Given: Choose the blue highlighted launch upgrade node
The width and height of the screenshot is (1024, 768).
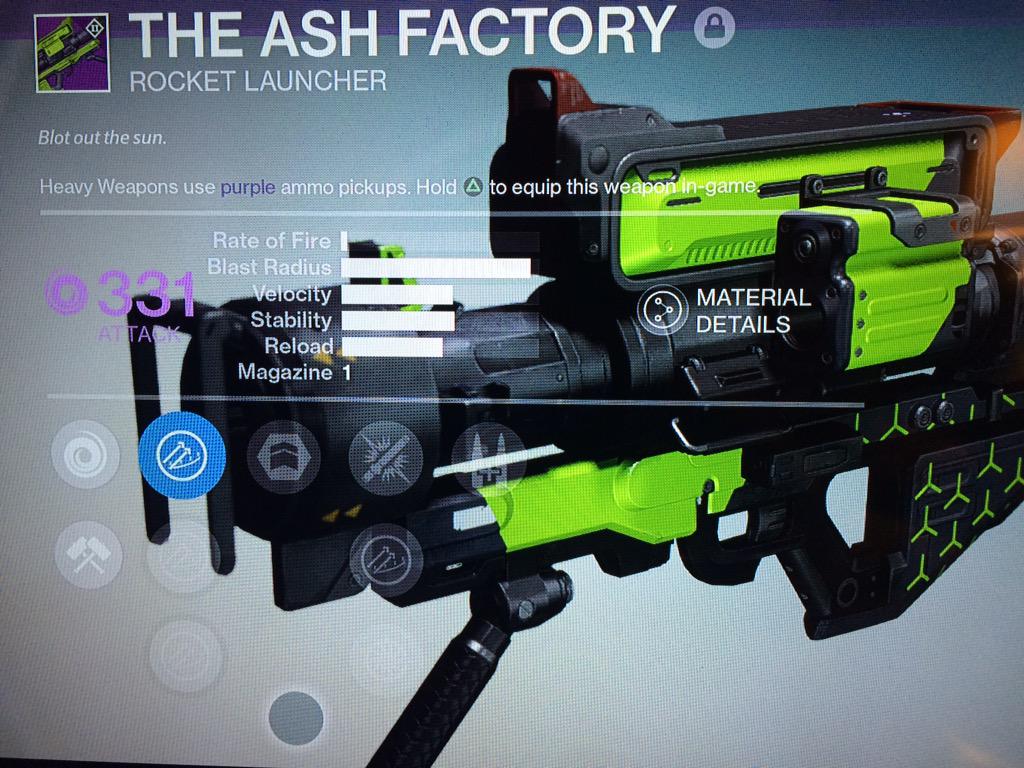Looking at the screenshot, I should coord(181,456).
